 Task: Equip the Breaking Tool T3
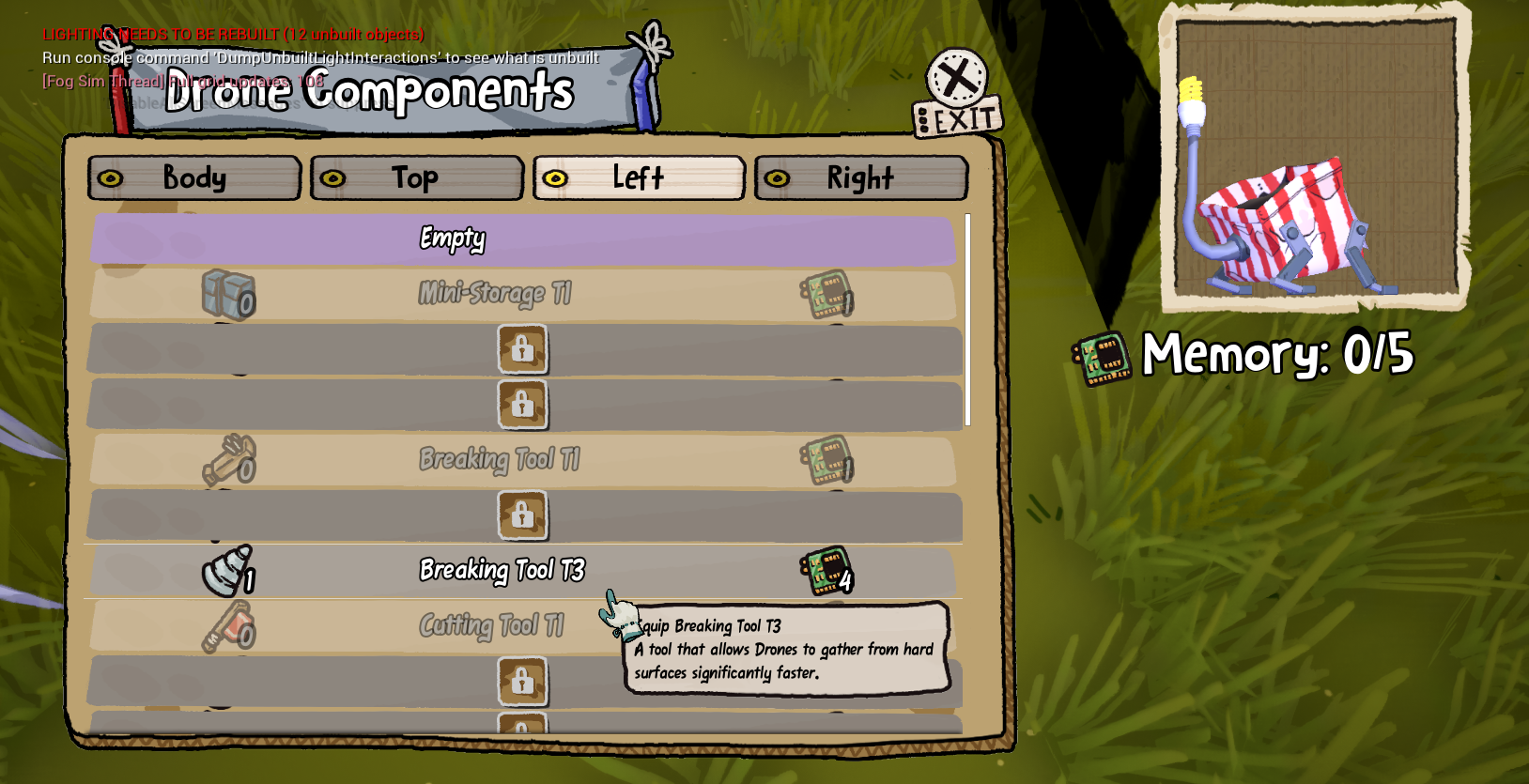pyautogui.click(x=522, y=571)
